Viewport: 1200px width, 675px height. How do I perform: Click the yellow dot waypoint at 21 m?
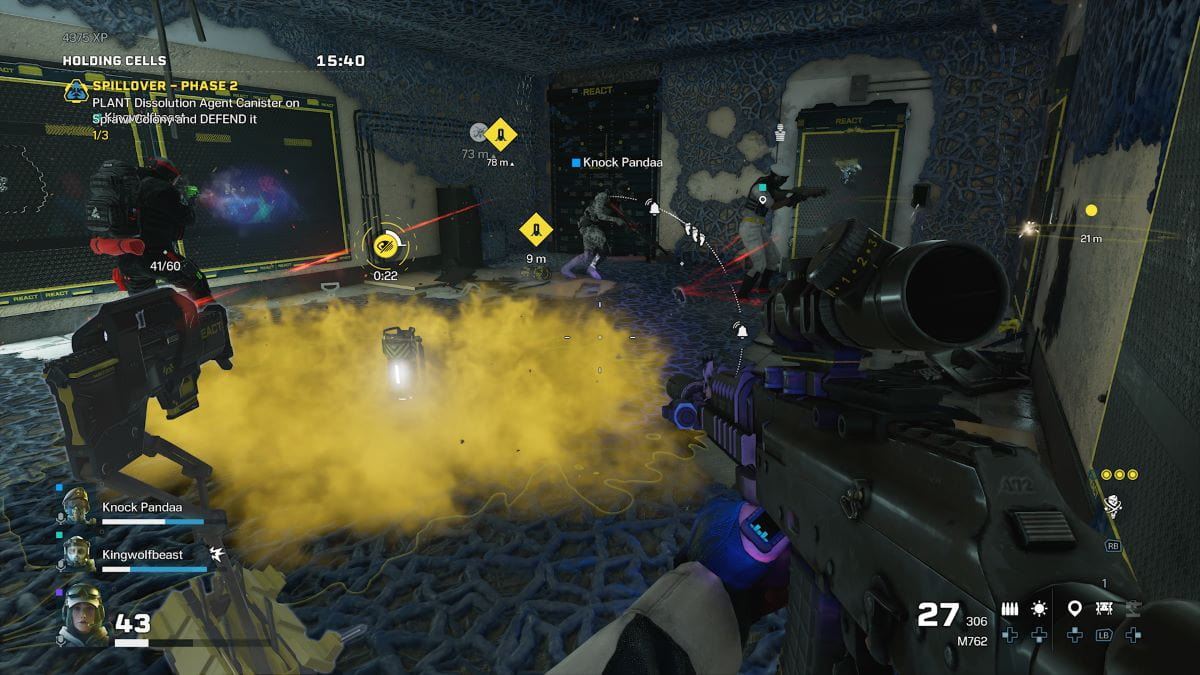(1091, 210)
